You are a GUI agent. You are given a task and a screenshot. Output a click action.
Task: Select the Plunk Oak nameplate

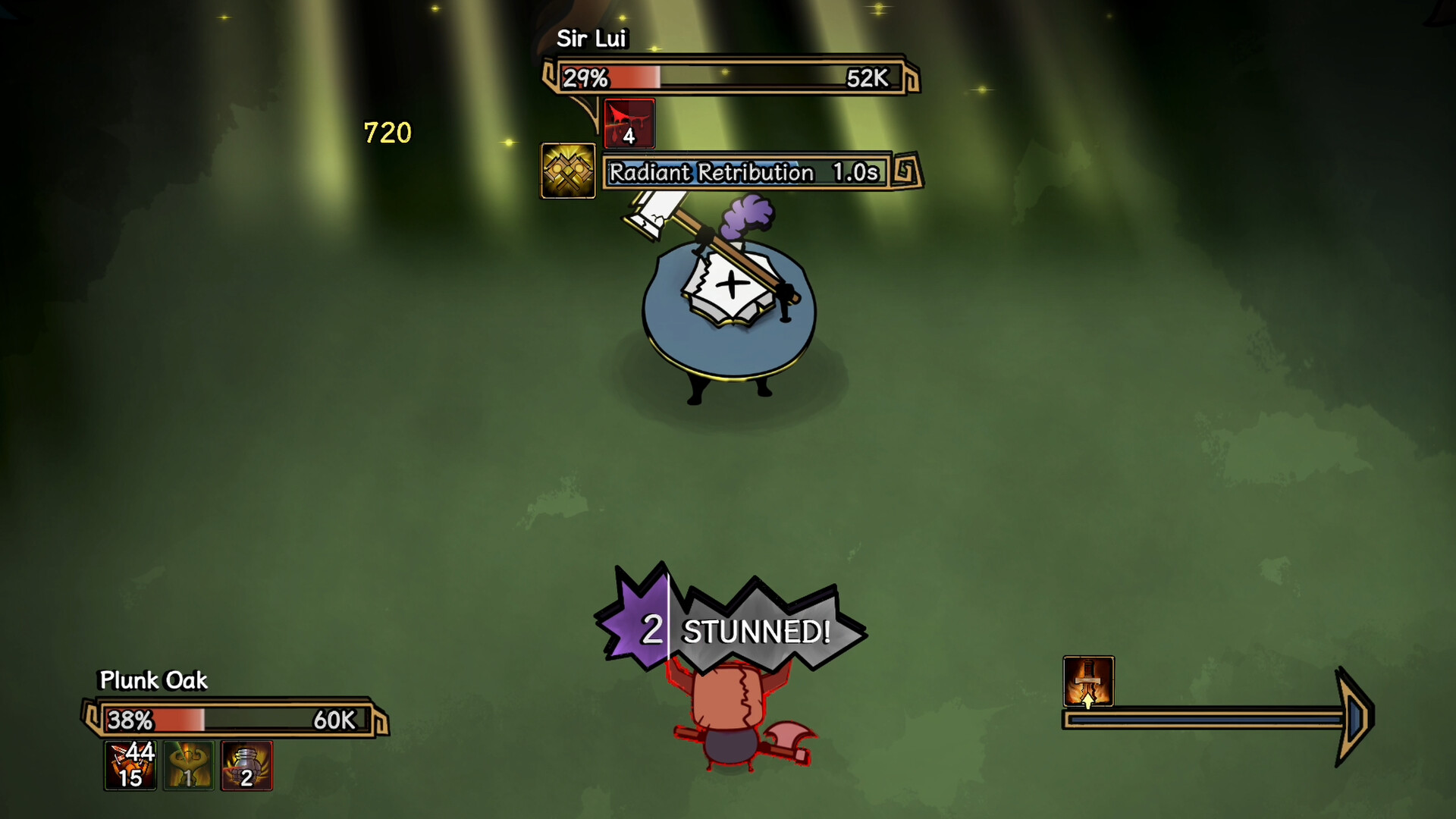click(152, 681)
